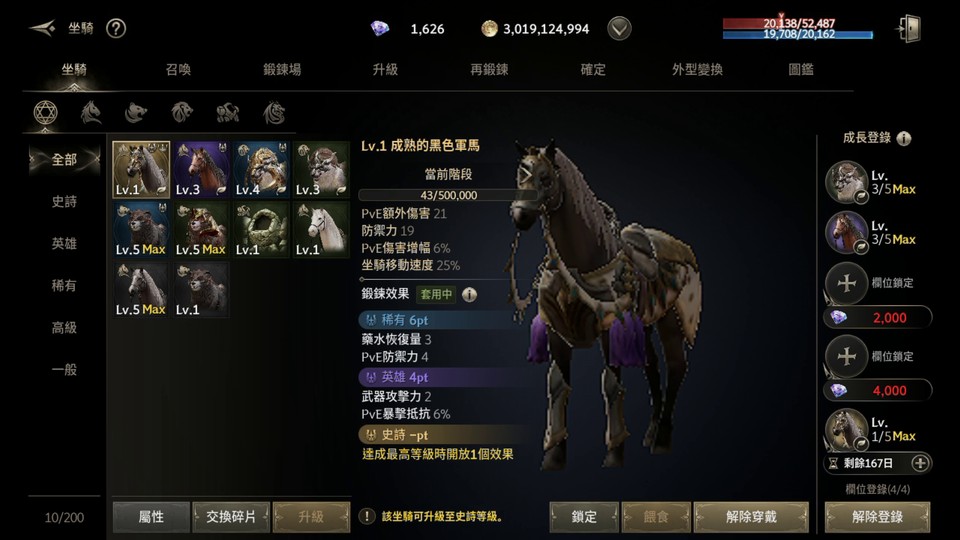Unlock the 2,000 diamond slot
This screenshot has height=540, width=960.
tap(877, 317)
